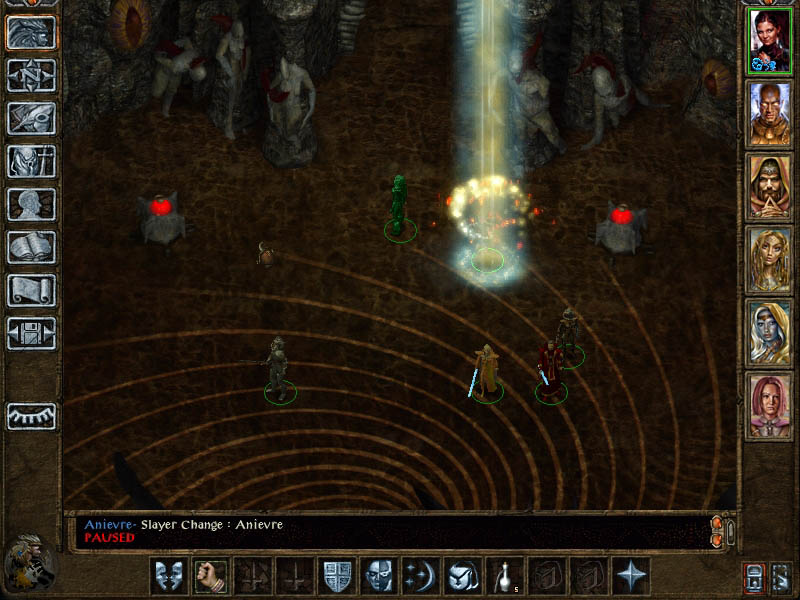Open the area map with the compass button
This screenshot has width=800, height=600.
pos(31,75)
